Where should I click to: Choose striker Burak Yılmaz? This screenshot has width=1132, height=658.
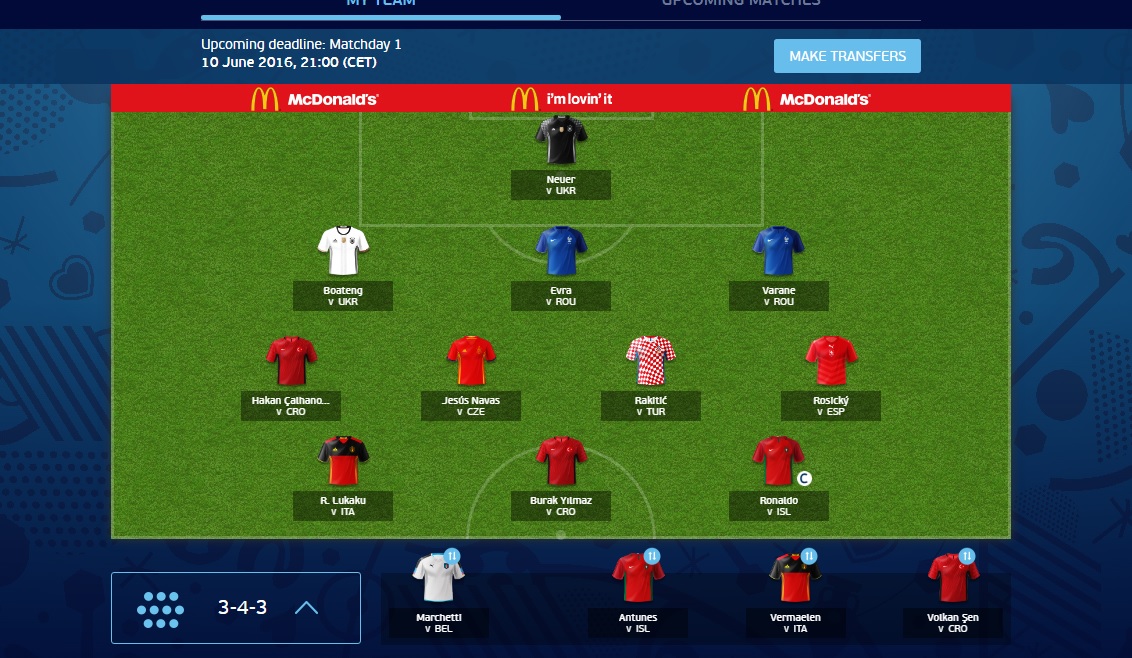pos(560,461)
